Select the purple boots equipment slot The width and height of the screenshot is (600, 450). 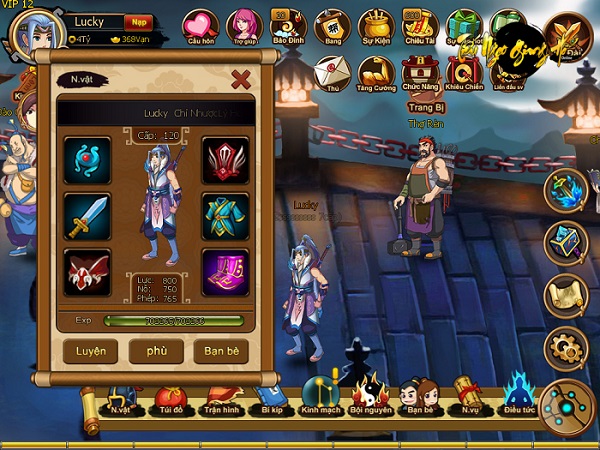pyautogui.click(x=225, y=271)
